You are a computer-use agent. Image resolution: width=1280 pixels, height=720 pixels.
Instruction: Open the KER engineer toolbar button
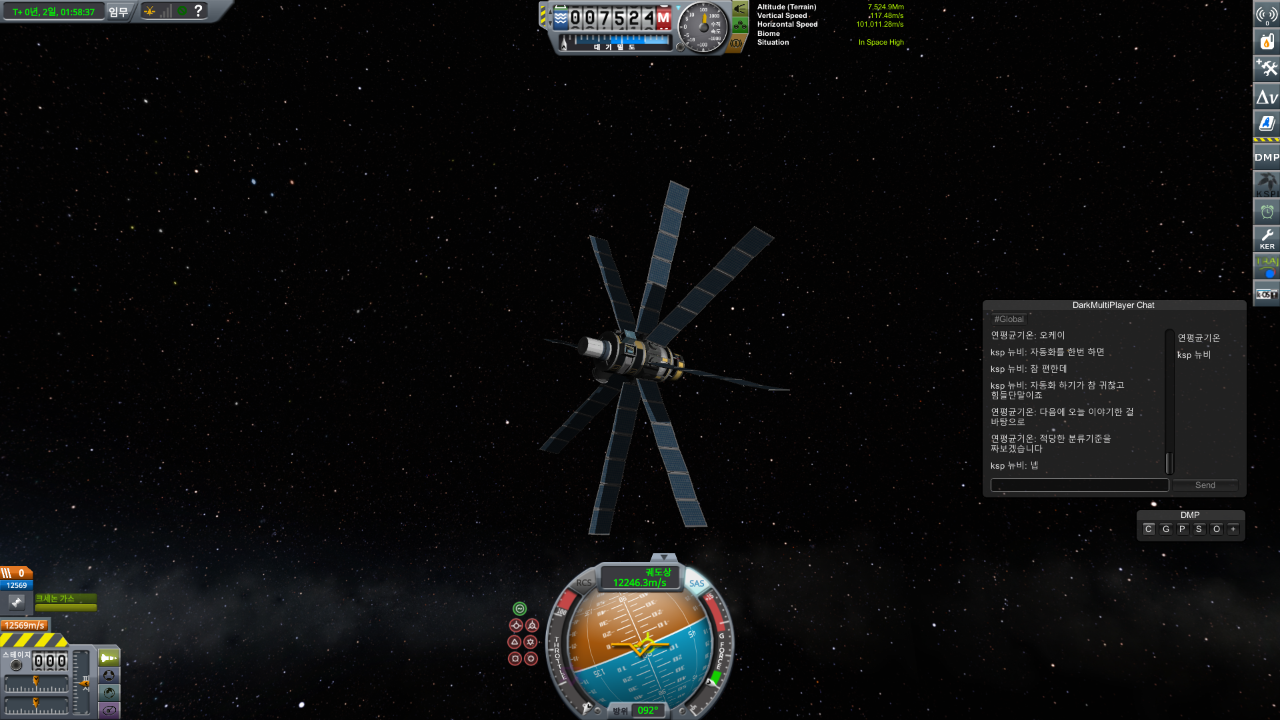1267,240
